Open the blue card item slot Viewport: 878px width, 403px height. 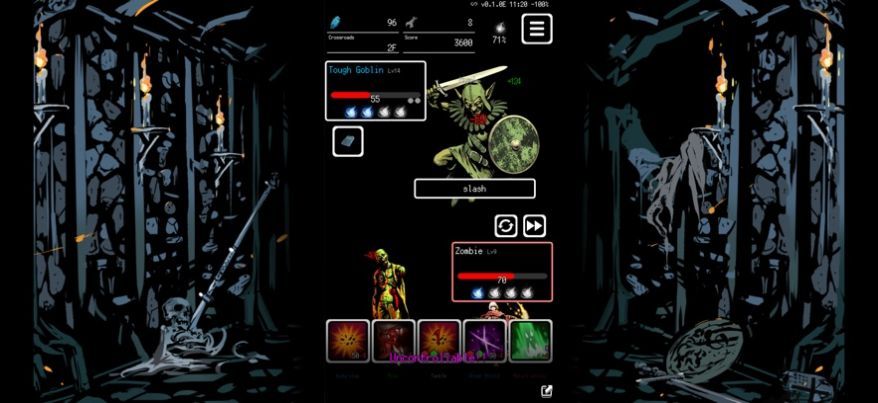click(348, 142)
